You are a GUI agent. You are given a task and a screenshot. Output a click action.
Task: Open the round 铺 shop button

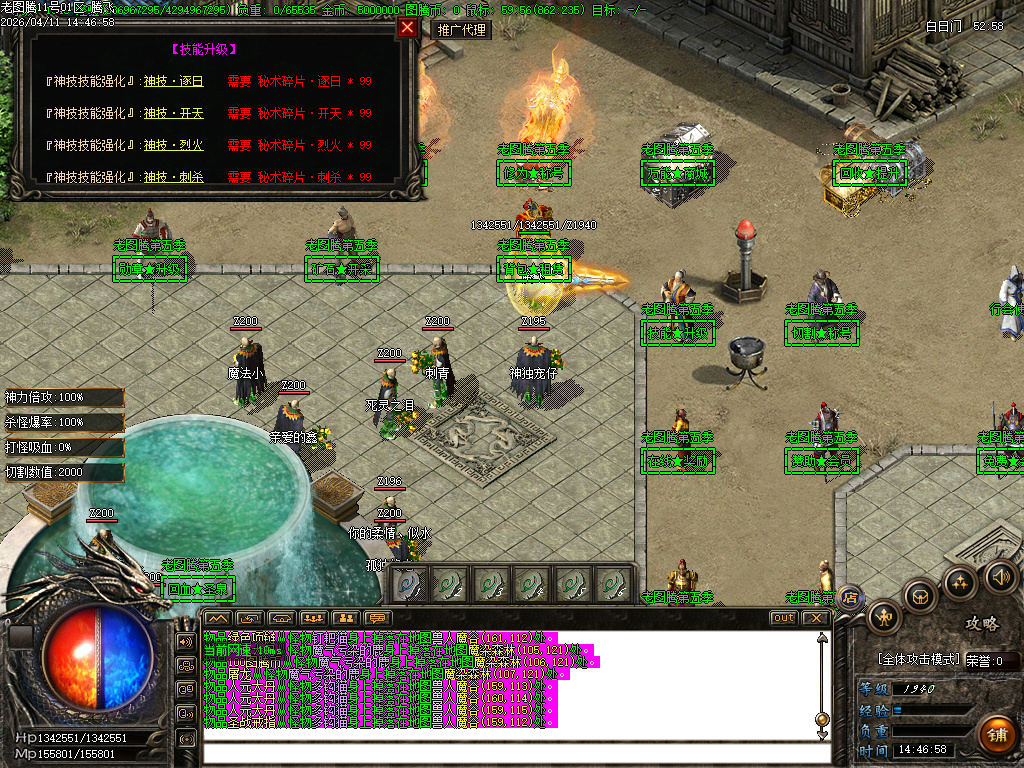[x=995, y=734]
